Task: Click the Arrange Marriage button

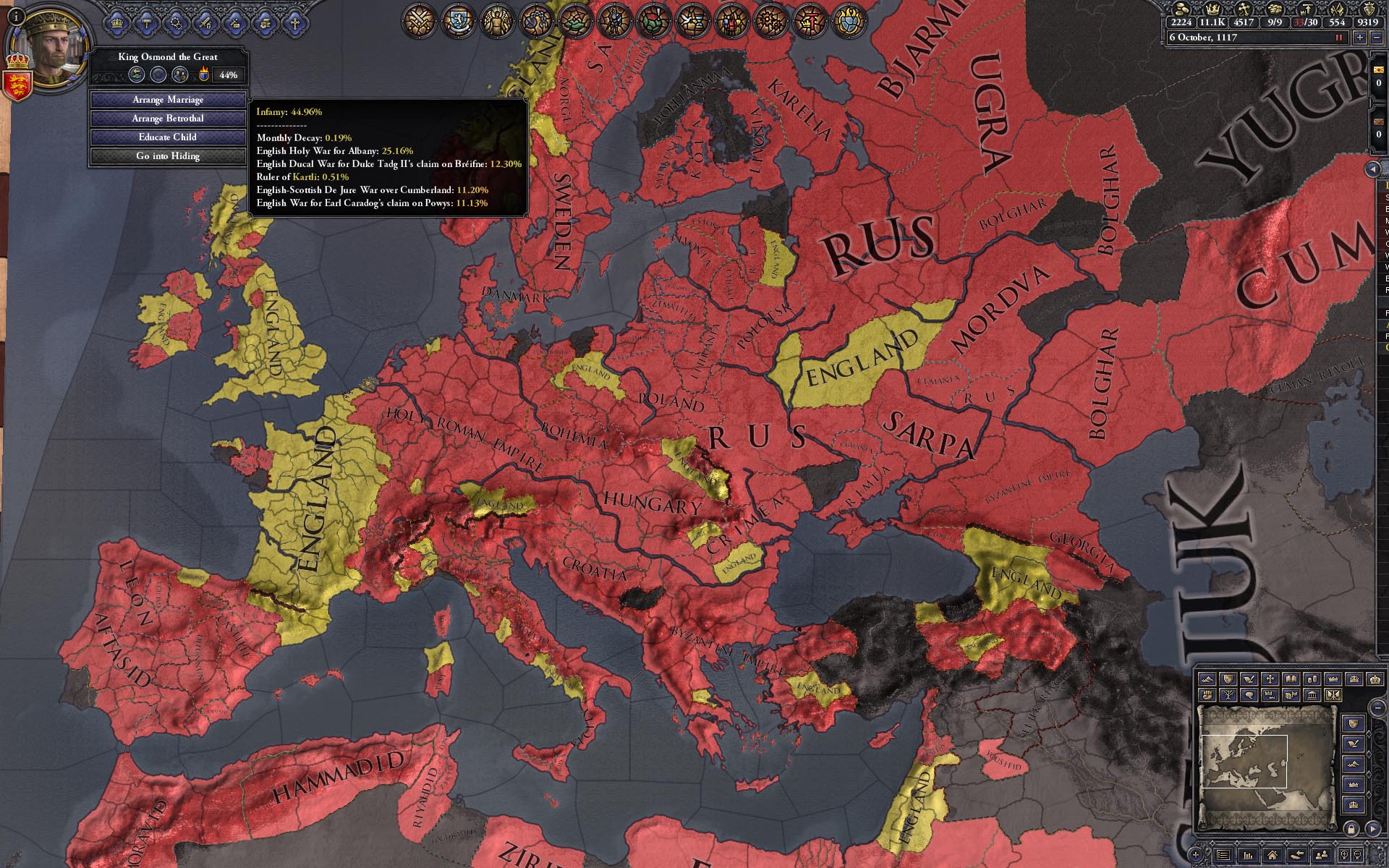Action: [x=168, y=100]
